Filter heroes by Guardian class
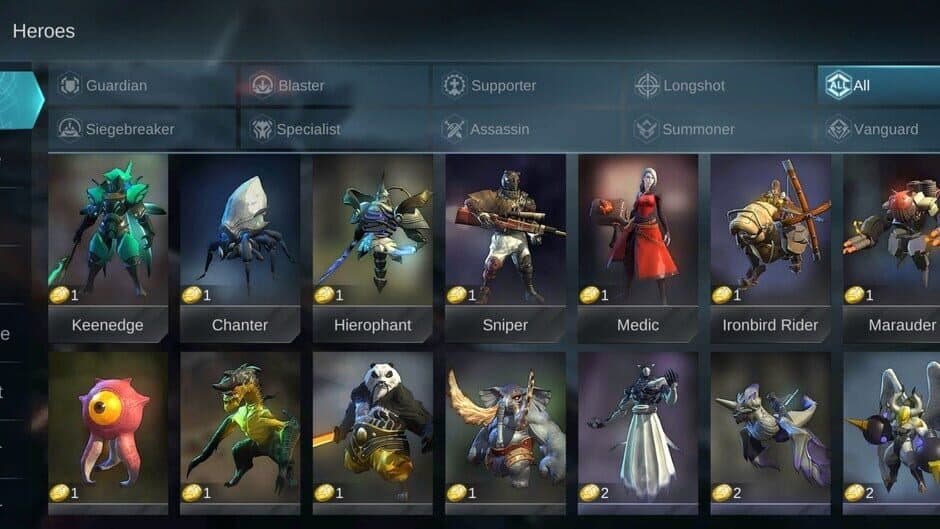 pyautogui.click(x=142, y=86)
